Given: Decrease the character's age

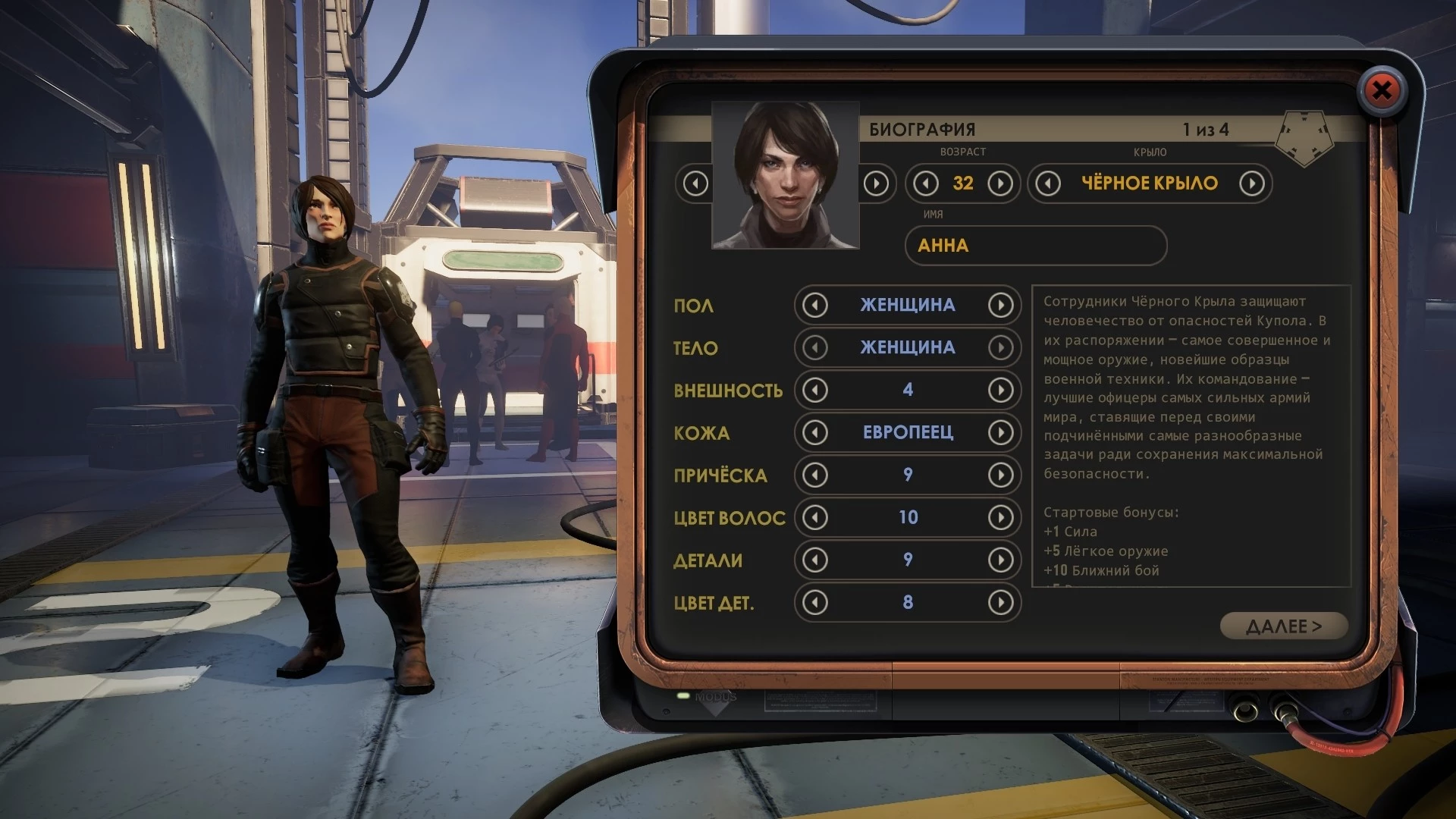Looking at the screenshot, I should pos(925,184).
